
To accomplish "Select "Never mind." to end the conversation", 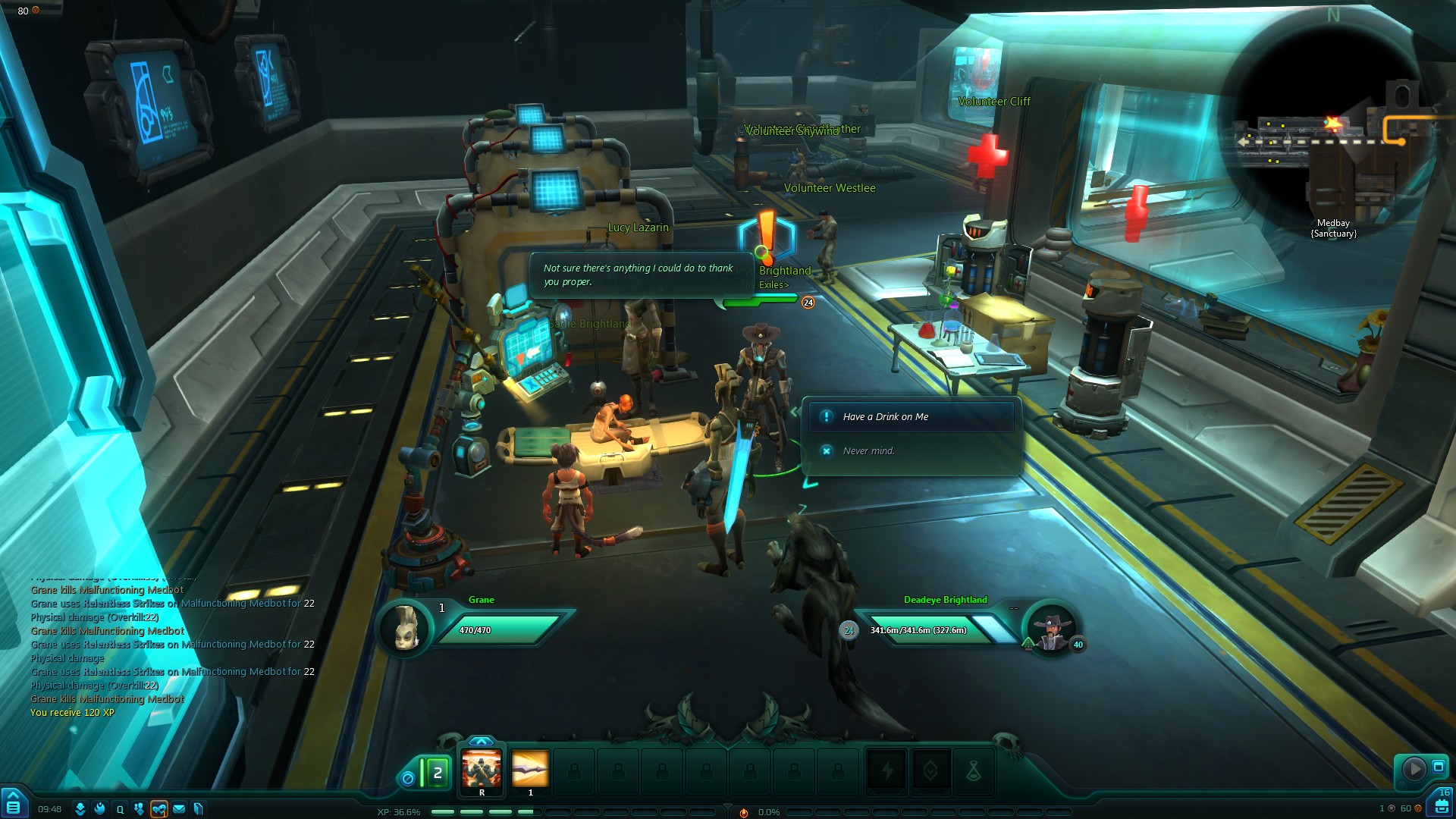I will click(868, 451).
